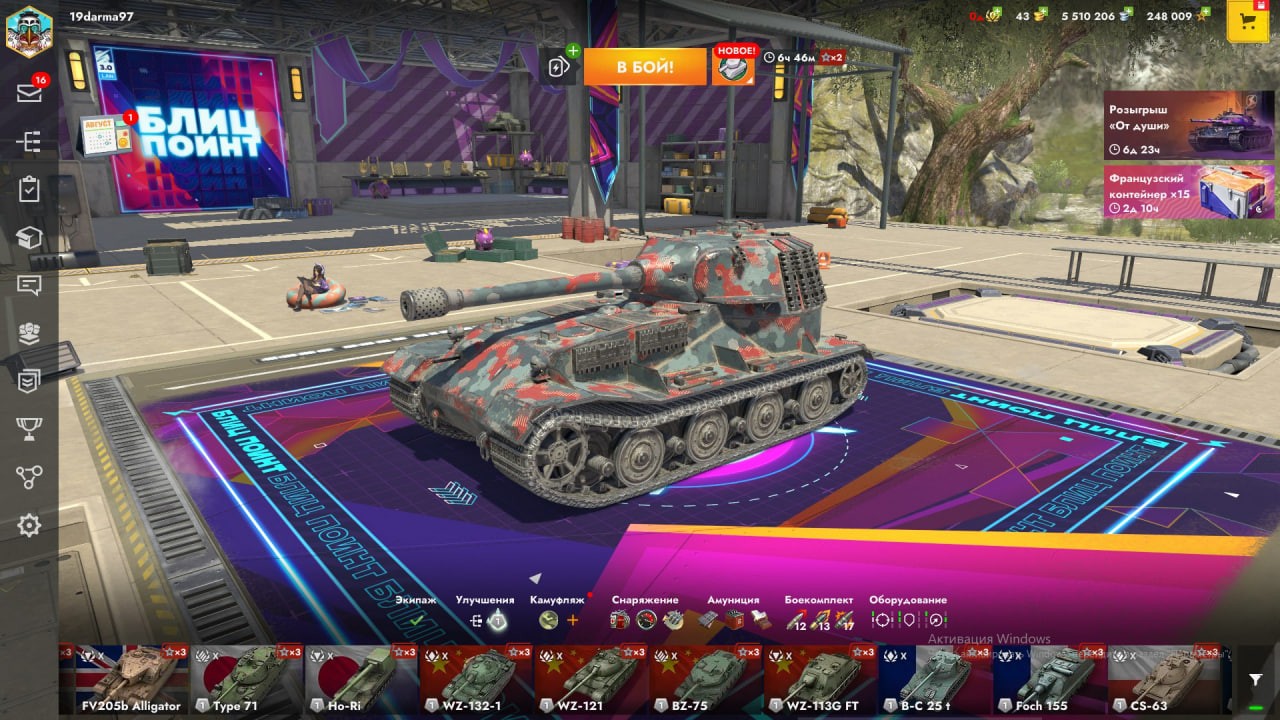Start a battle with the В БОЙ! button
The width and height of the screenshot is (1280, 720).
point(645,67)
